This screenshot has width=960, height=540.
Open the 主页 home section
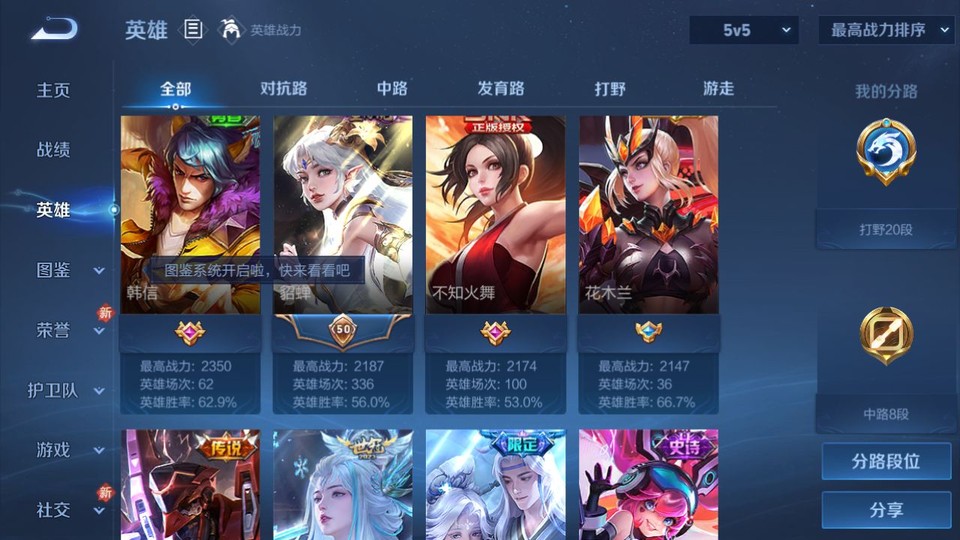(x=54, y=90)
